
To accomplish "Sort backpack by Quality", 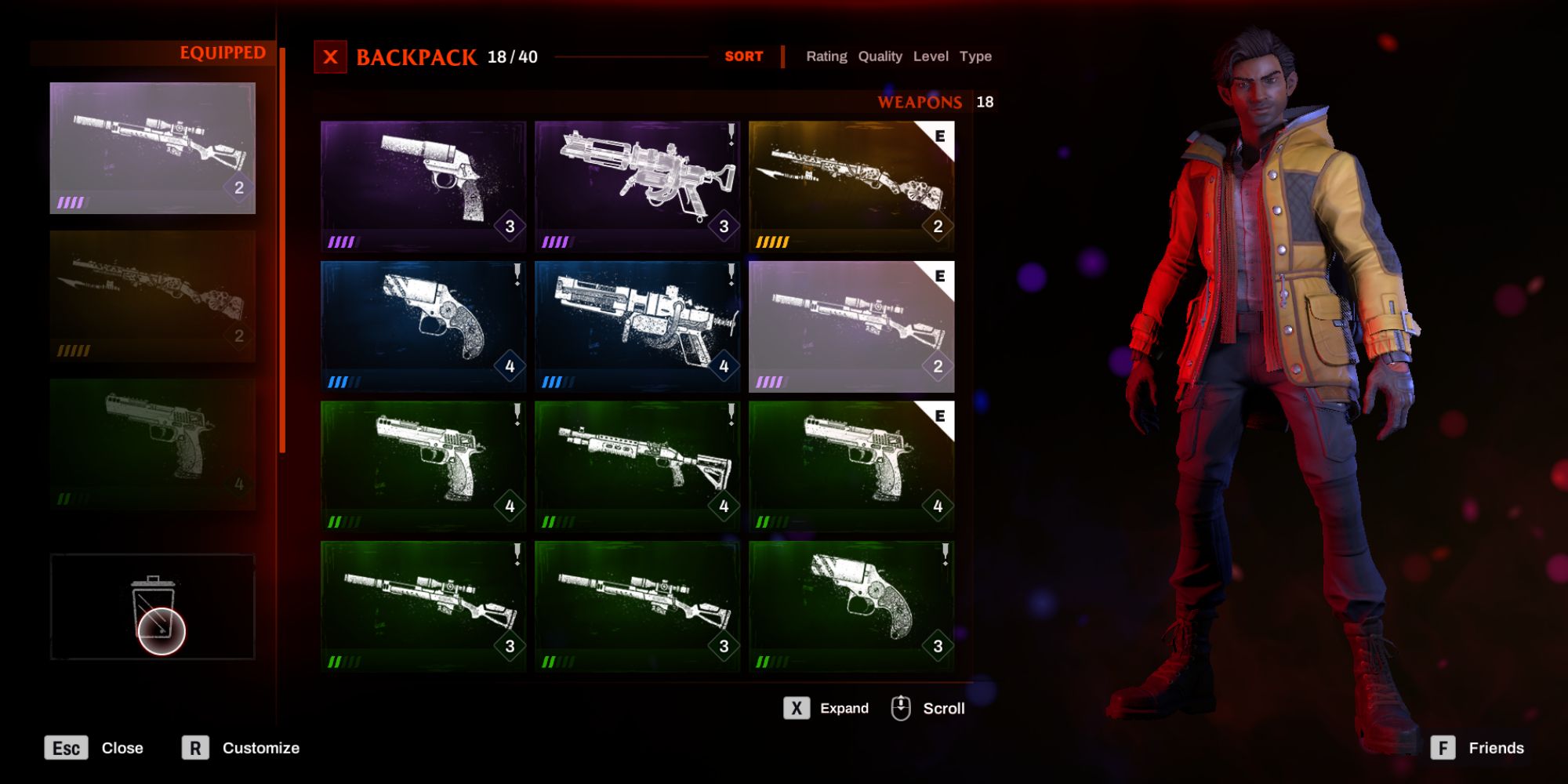I will pos(880,56).
